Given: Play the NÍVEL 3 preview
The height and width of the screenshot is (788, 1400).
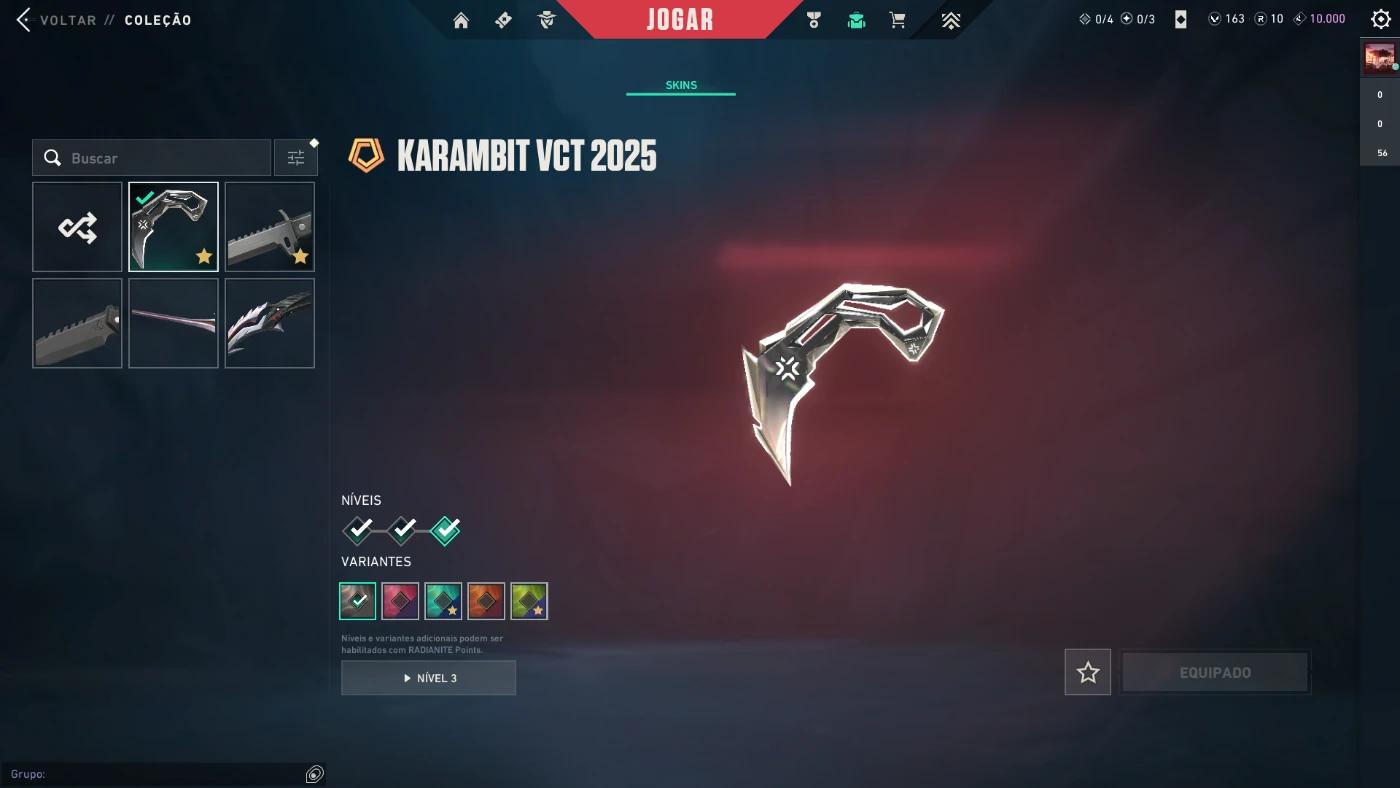Looking at the screenshot, I should (428, 678).
